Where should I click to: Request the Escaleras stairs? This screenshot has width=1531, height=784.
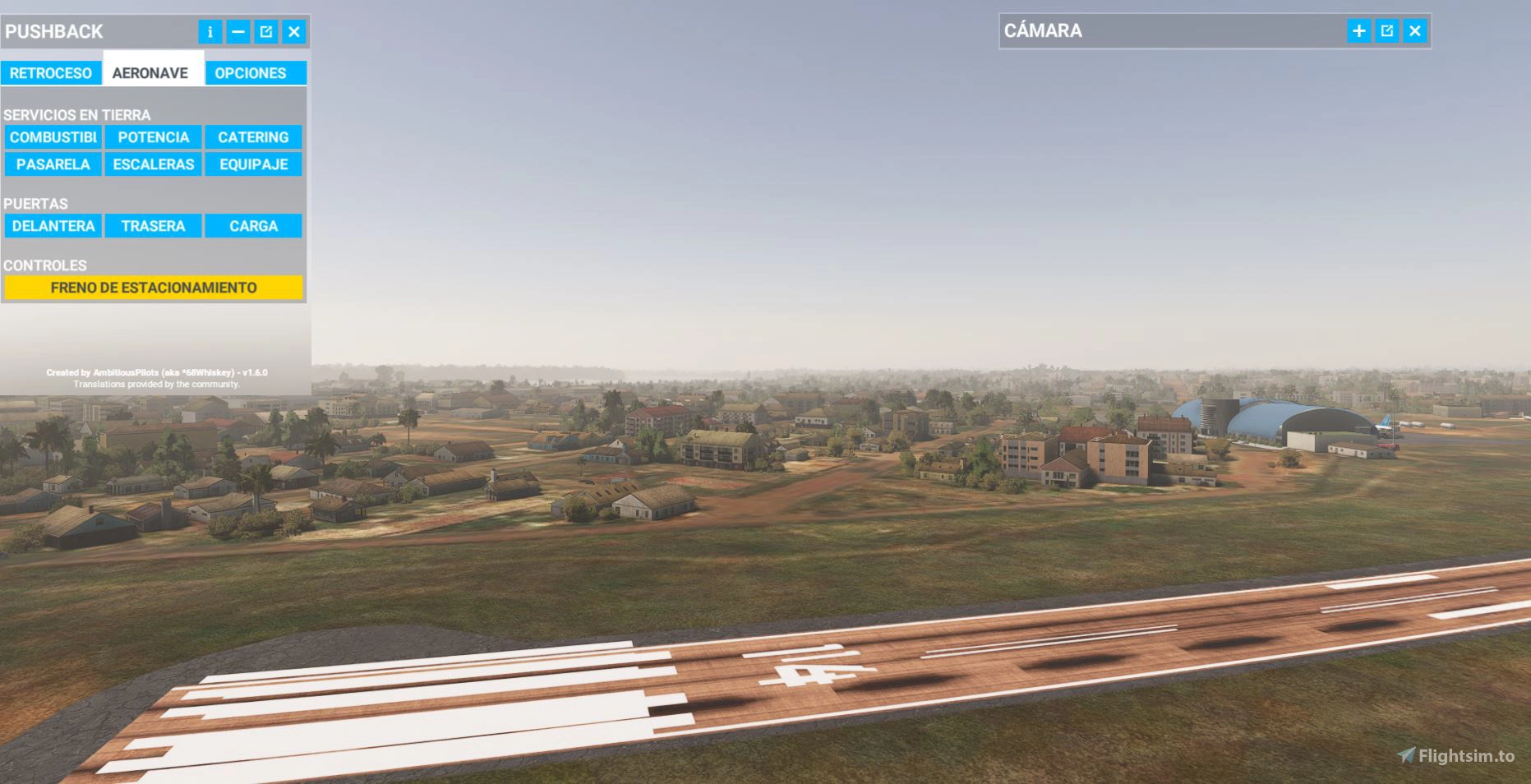(x=154, y=164)
